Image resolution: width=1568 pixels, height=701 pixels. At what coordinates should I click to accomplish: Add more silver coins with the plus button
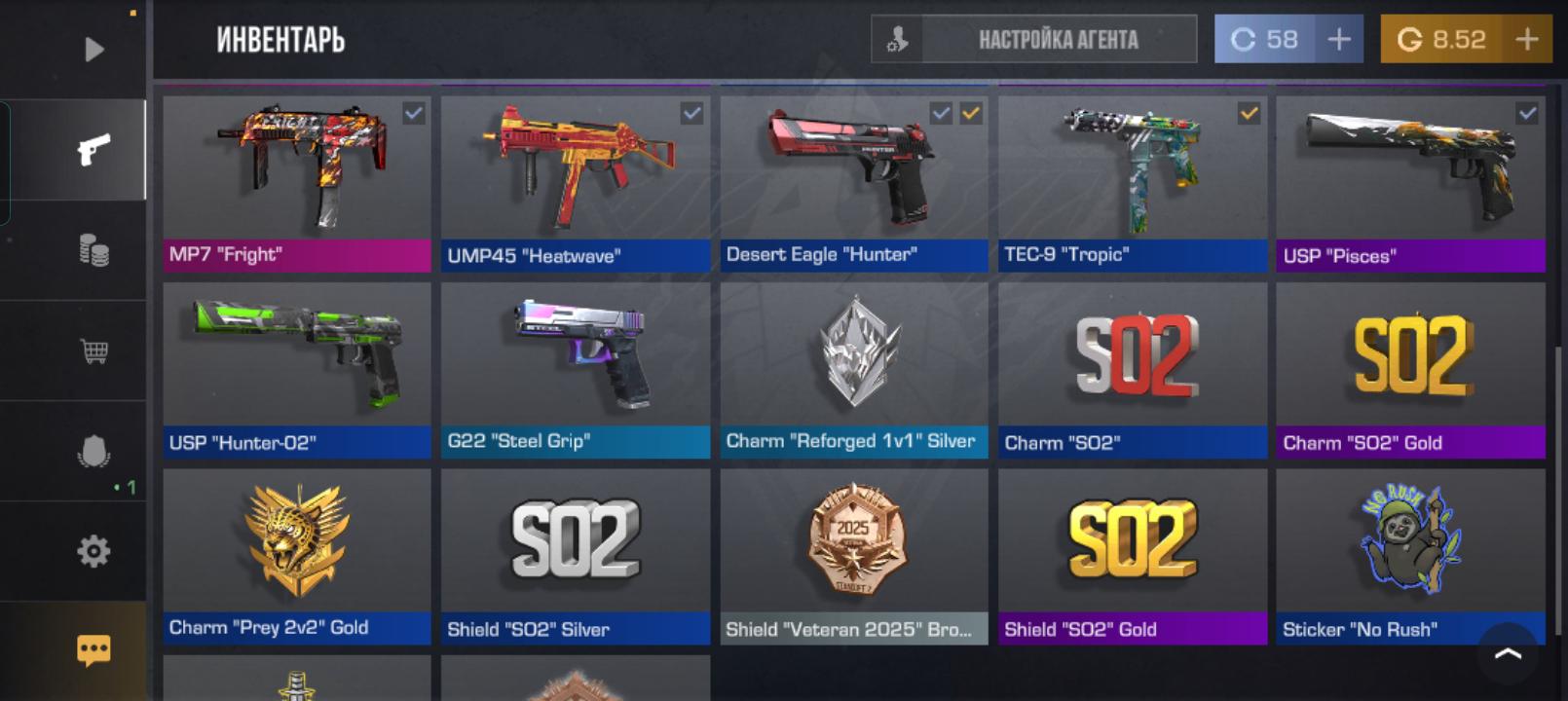[1339, 40]
